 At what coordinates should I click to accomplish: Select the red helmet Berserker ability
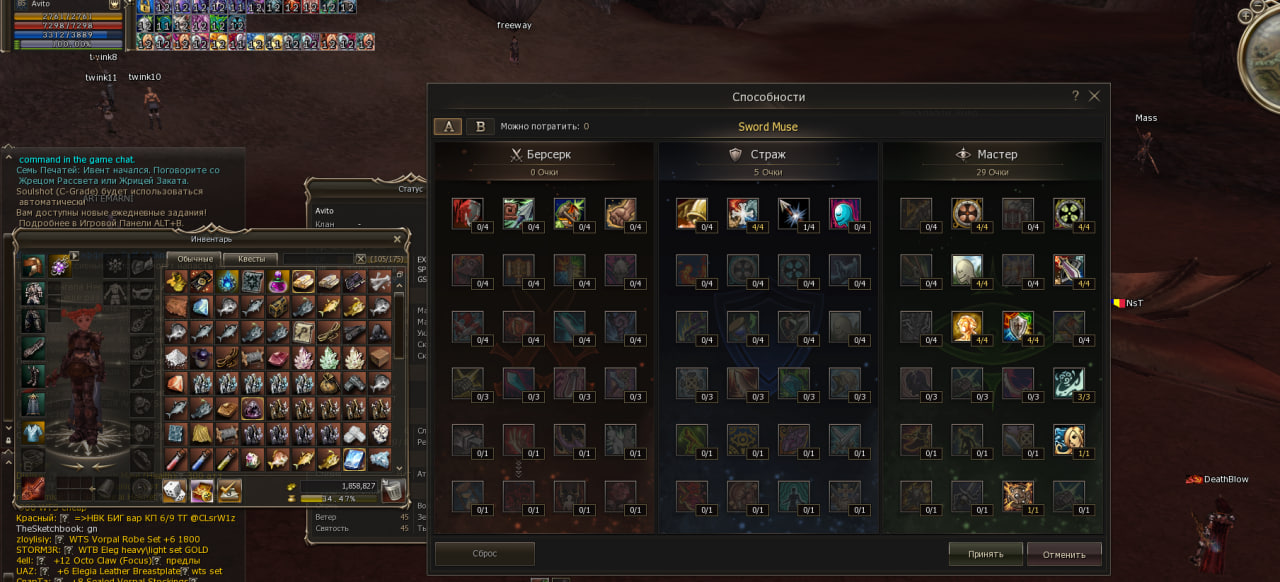point(467,213)
